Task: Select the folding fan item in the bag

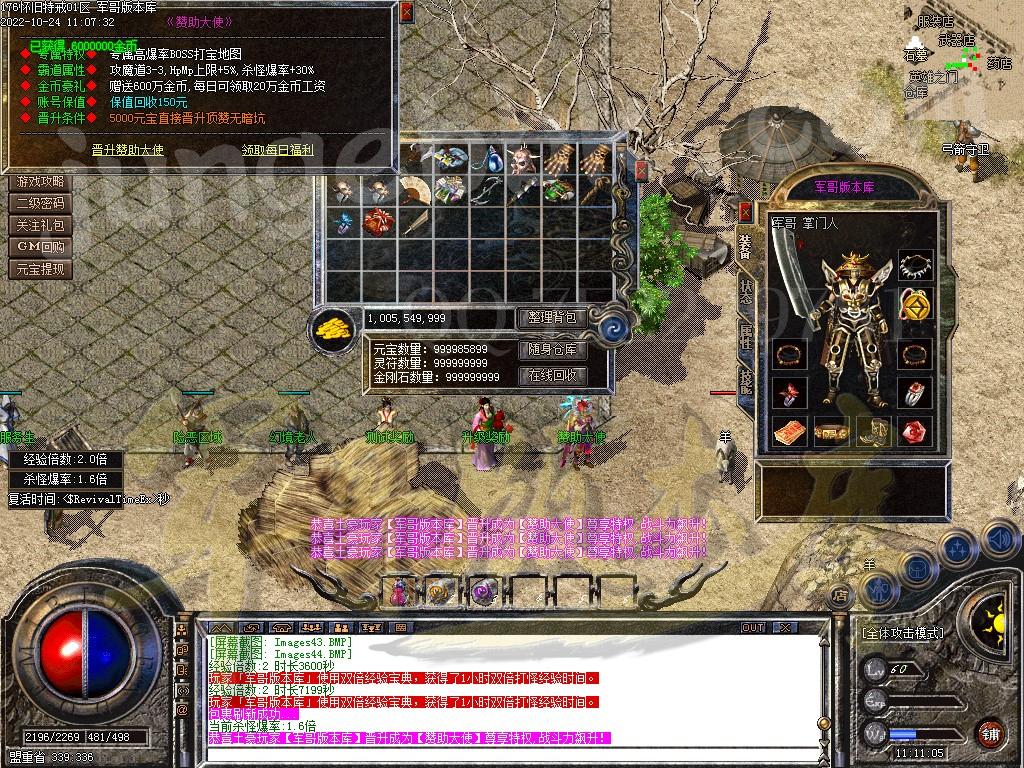Action: point(413,189)
